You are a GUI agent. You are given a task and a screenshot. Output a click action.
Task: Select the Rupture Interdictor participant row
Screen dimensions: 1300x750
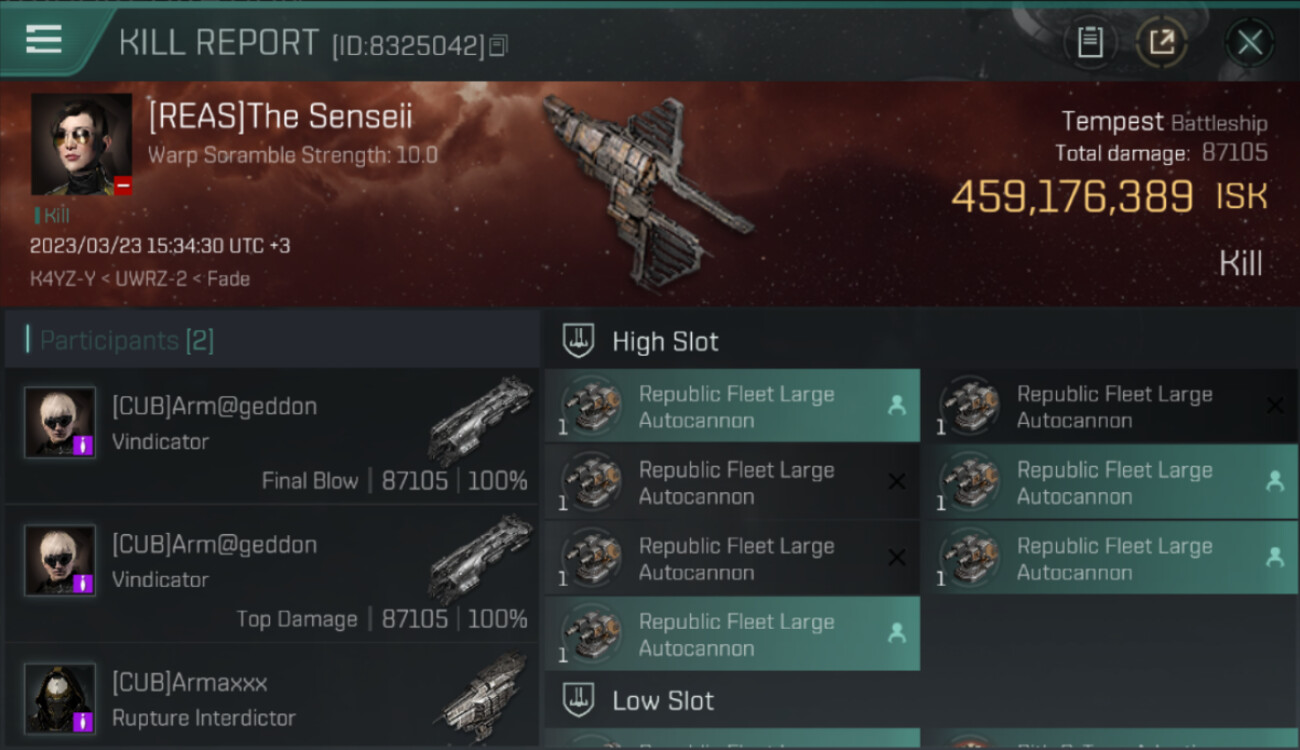click(x=272, y=698)
